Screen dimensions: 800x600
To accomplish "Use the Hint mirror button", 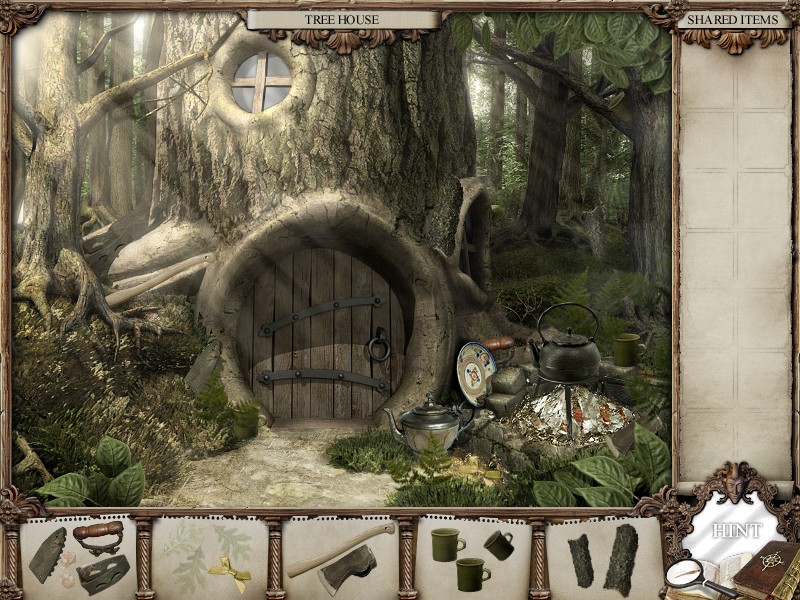I will (735, 530).
